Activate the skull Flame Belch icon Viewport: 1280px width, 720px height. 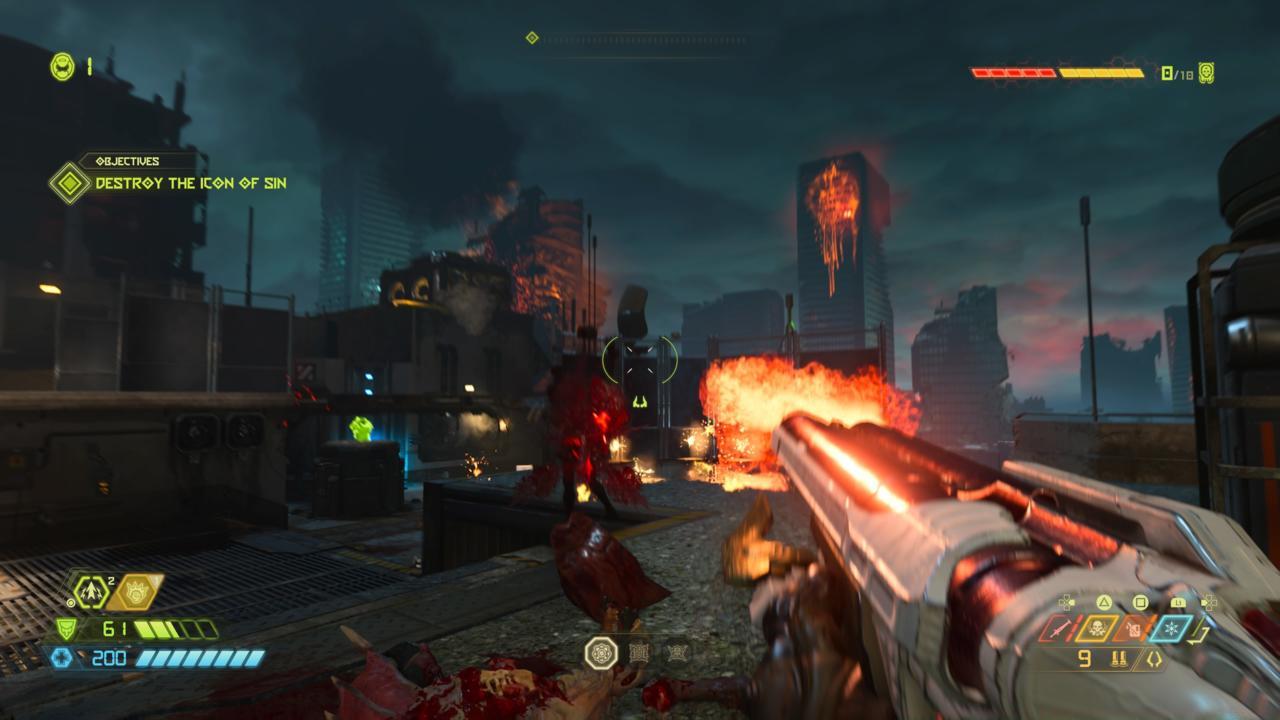(x=1098, y=629)
